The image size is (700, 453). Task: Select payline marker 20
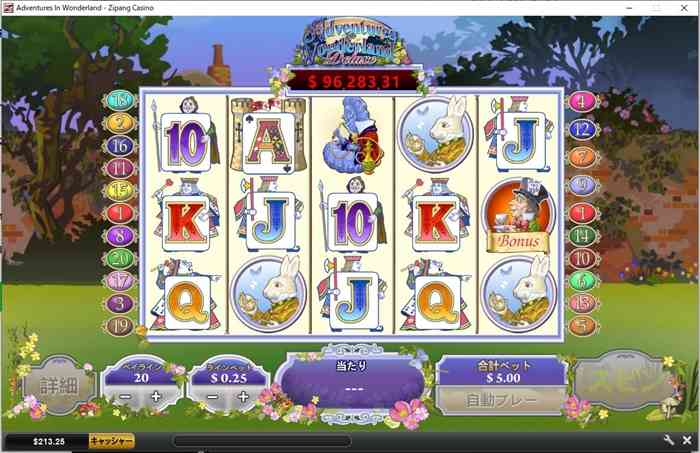click(x=120, y=258)
